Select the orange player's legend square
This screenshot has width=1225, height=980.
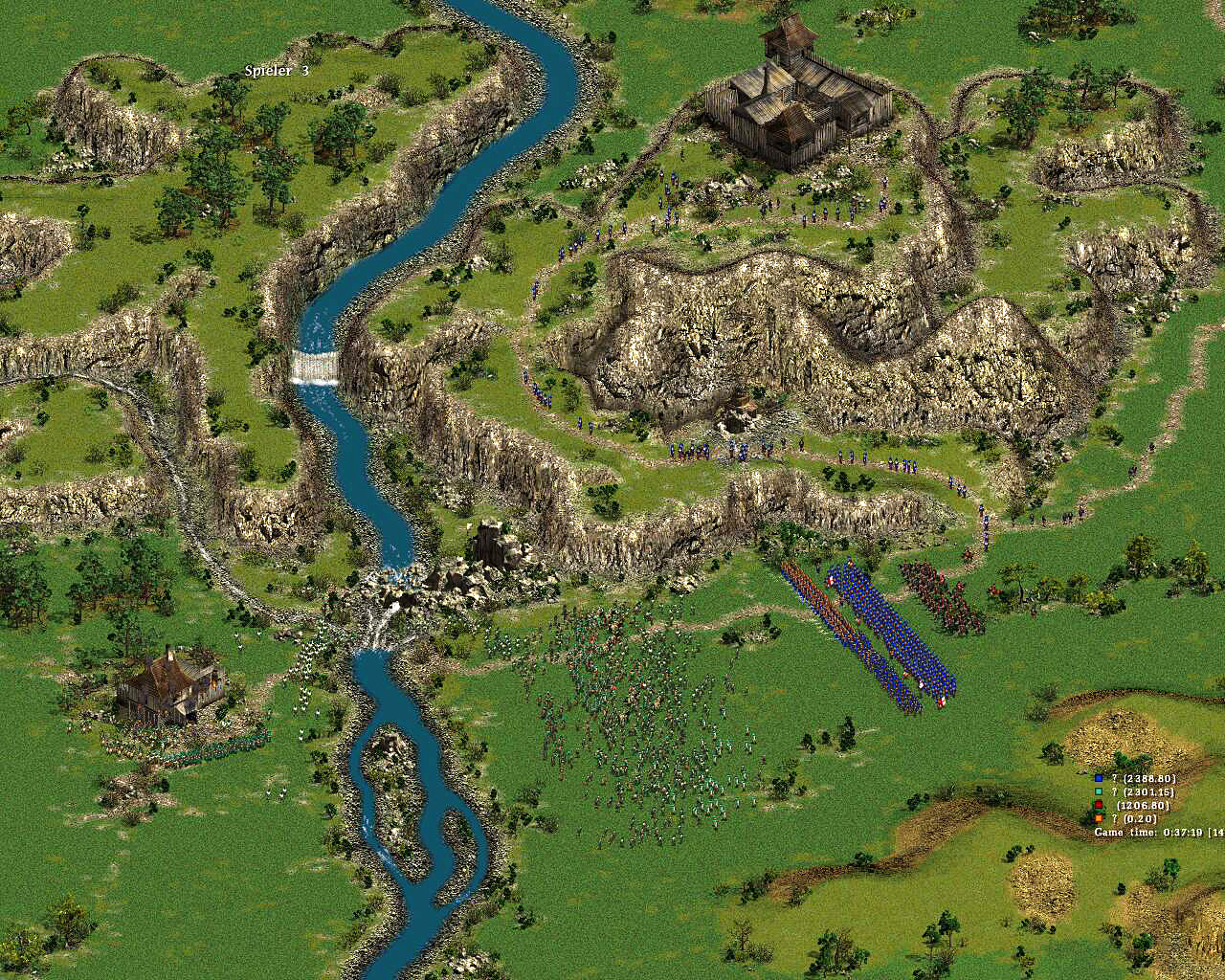pyautogui.click(x=1098, y=818)
